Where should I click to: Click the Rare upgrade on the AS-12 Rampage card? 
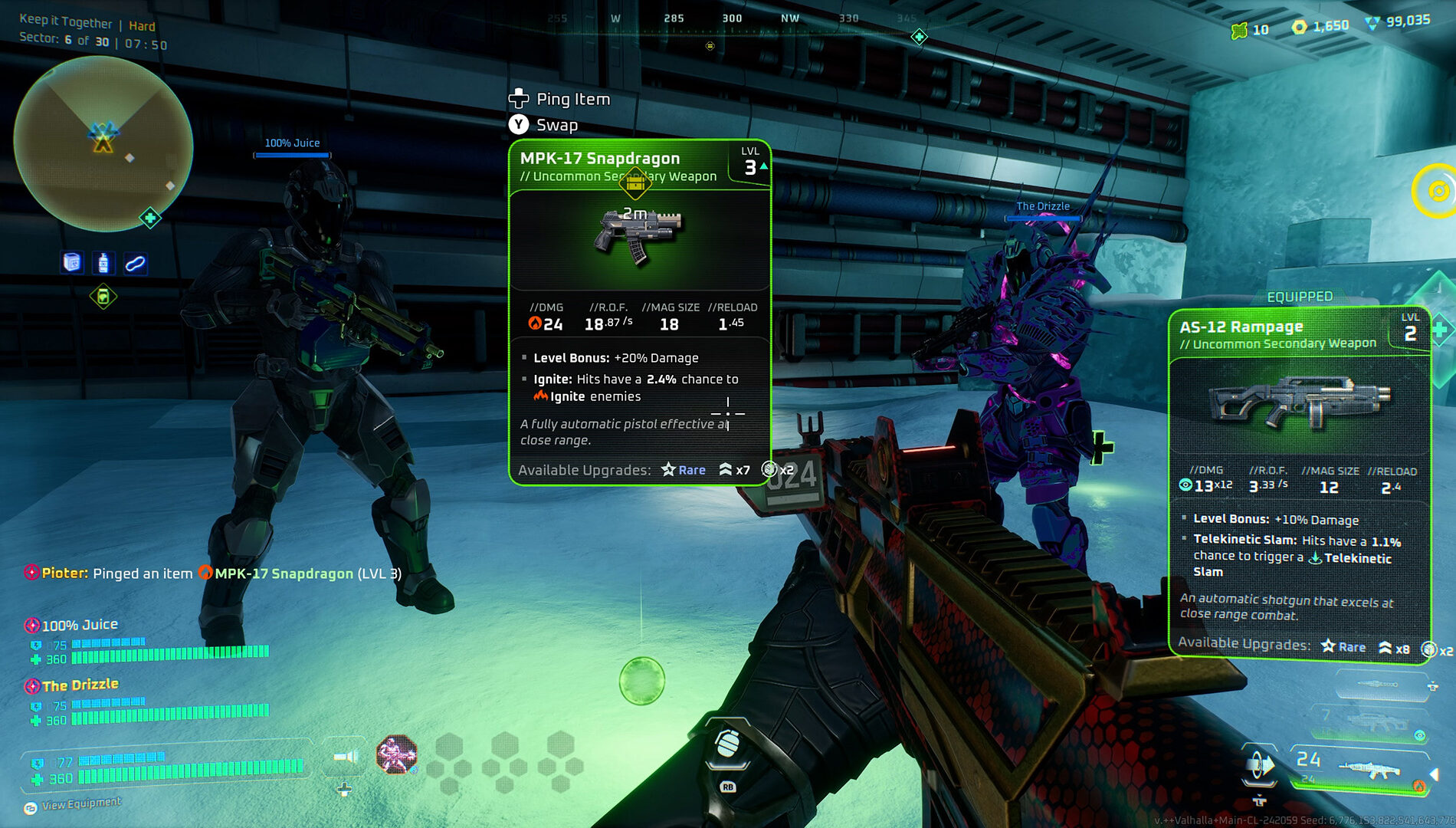pyautogui.click(x=1344, y=647)
